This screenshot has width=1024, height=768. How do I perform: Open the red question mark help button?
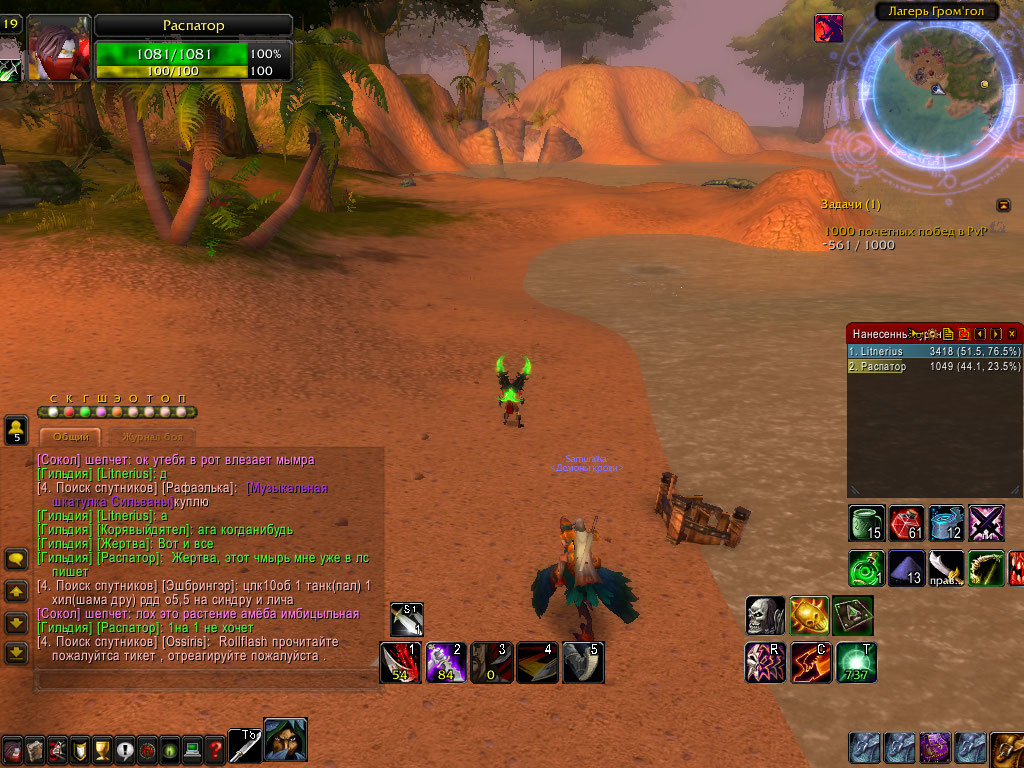click(215, 749)
